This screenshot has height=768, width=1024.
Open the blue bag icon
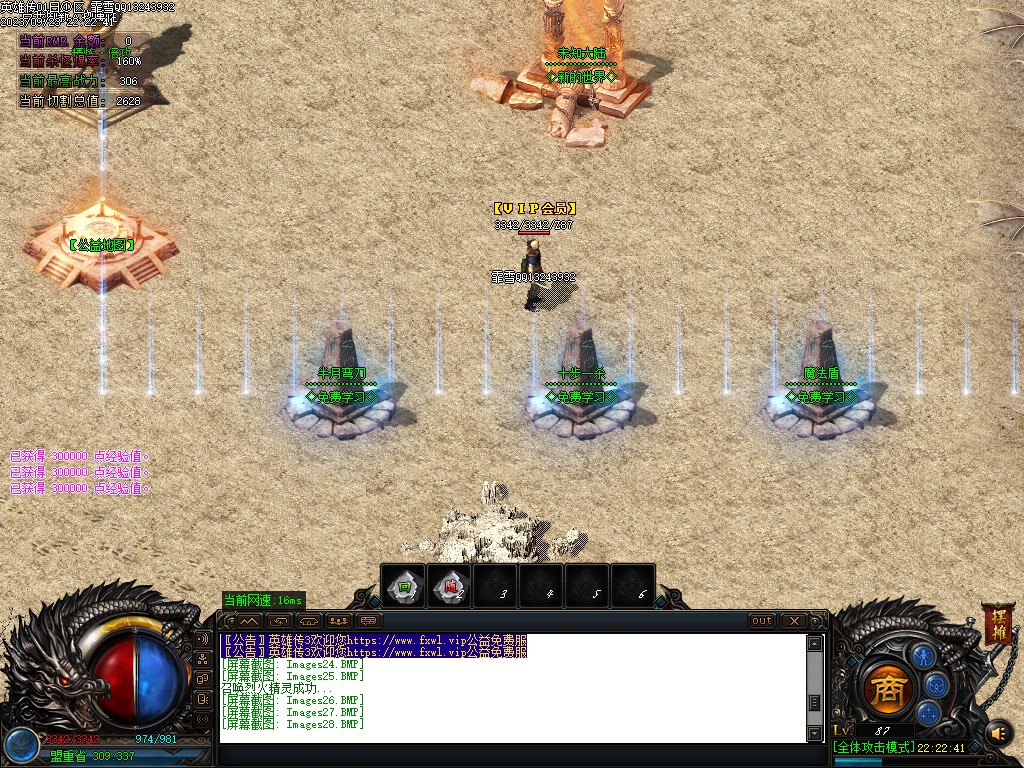point(936,685)
